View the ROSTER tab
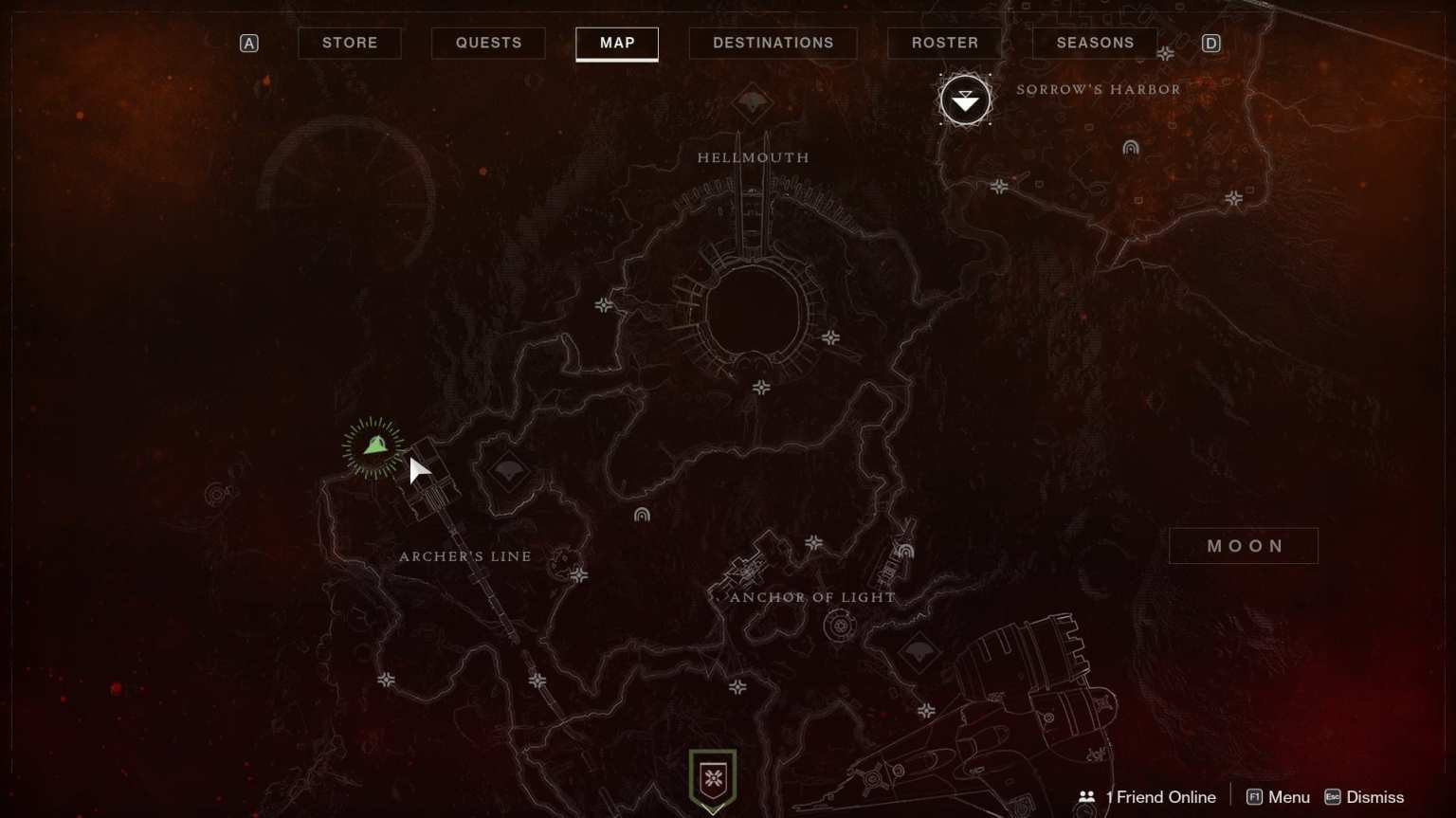The height and width of the screenshot is (818, 1456). coord(943,43)
